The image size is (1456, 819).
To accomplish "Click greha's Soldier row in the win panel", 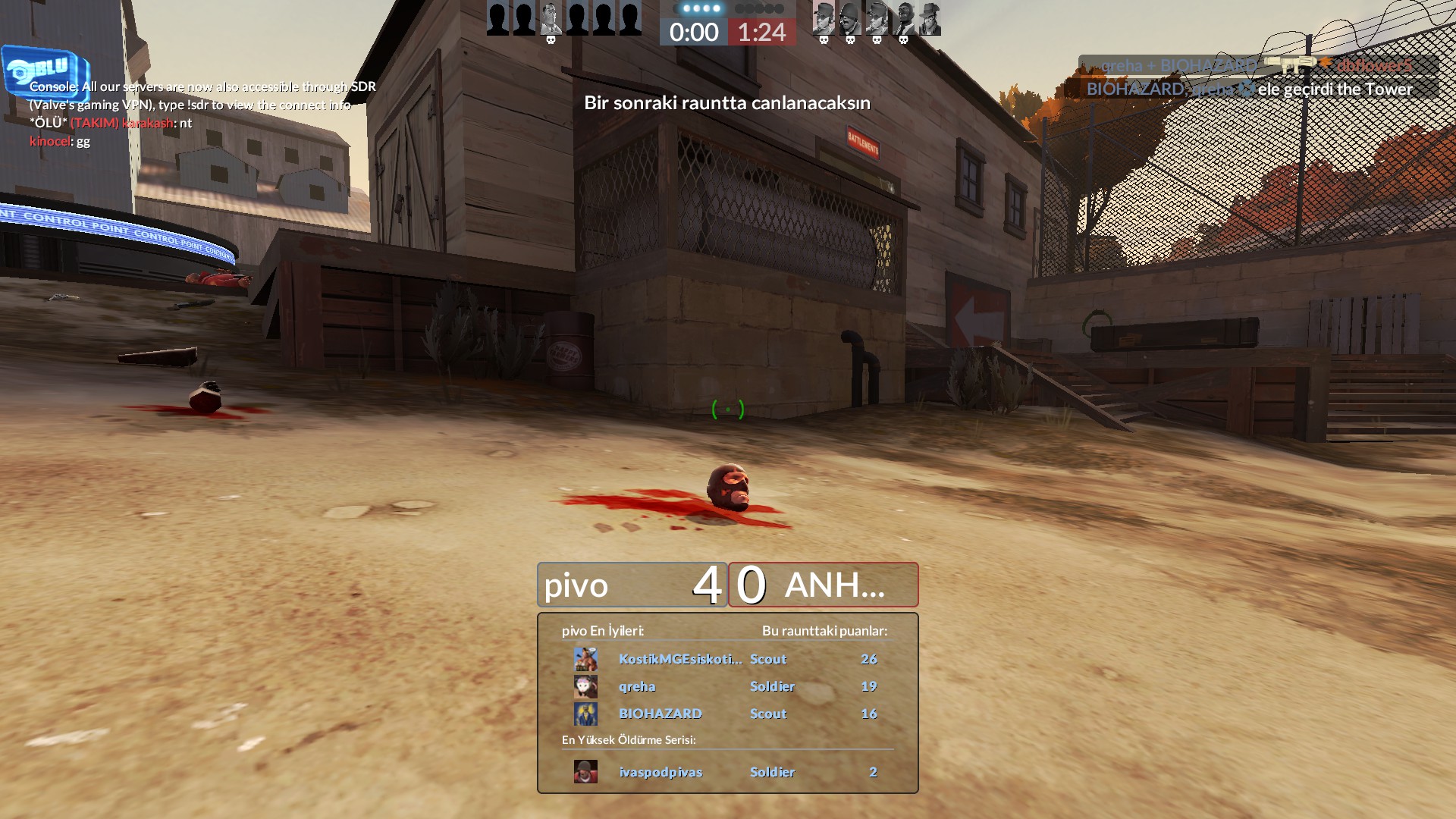I will pos(726,686).
